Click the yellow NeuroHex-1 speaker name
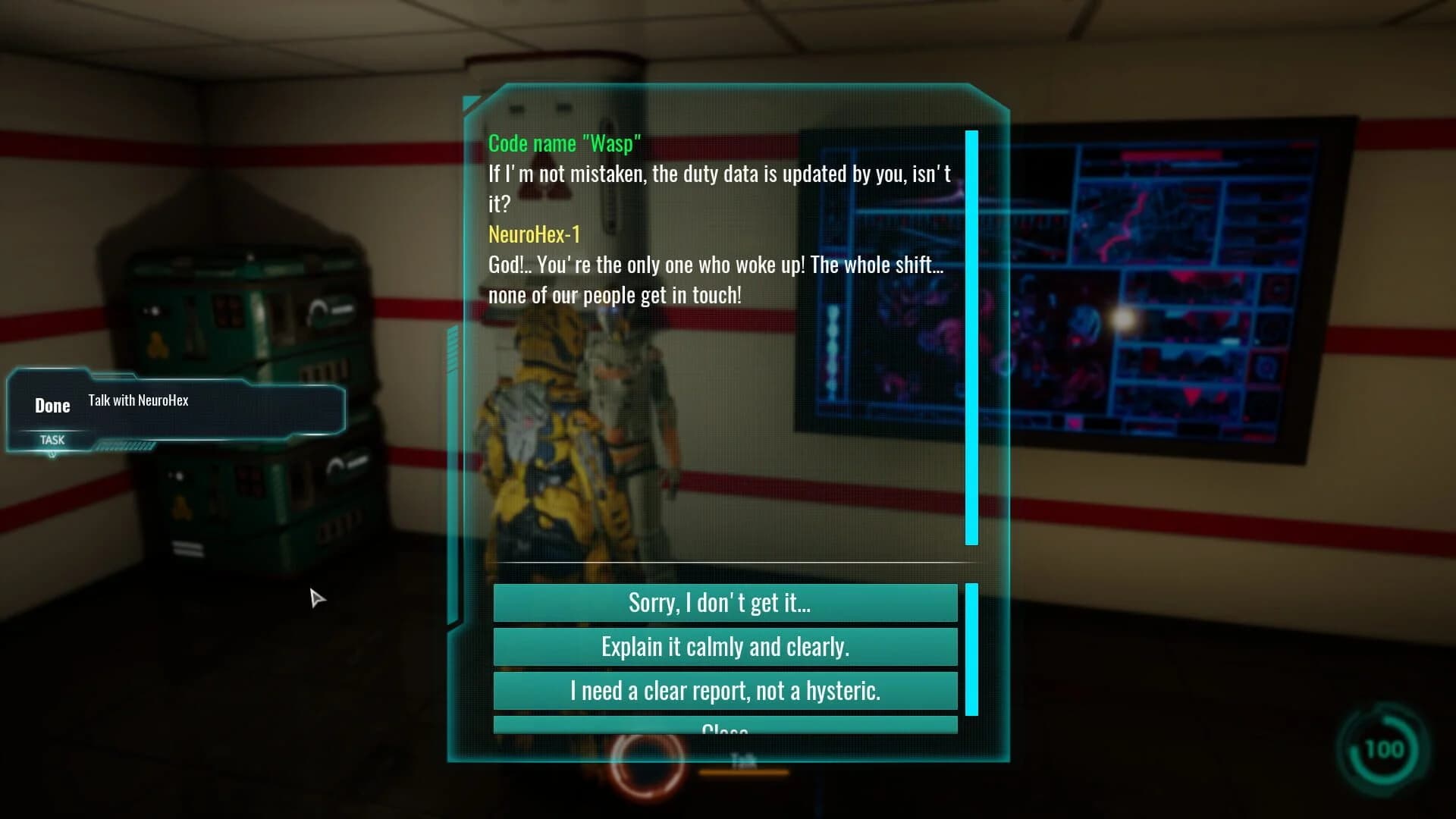The height and width of the screenshot is (819, 1456). (x=535, y=234)
